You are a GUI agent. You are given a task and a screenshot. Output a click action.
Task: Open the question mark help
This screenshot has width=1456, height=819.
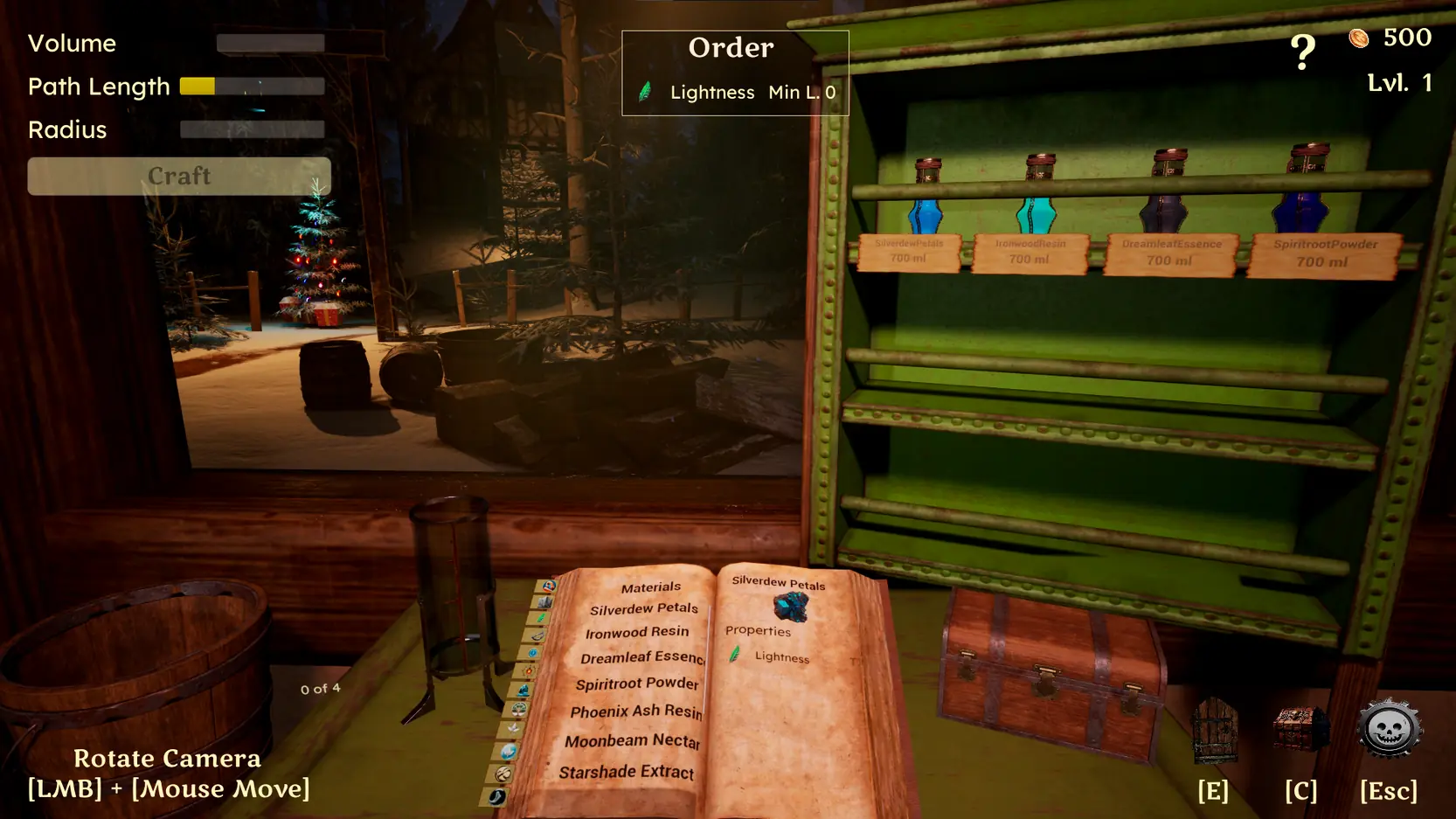point(1302,52)
